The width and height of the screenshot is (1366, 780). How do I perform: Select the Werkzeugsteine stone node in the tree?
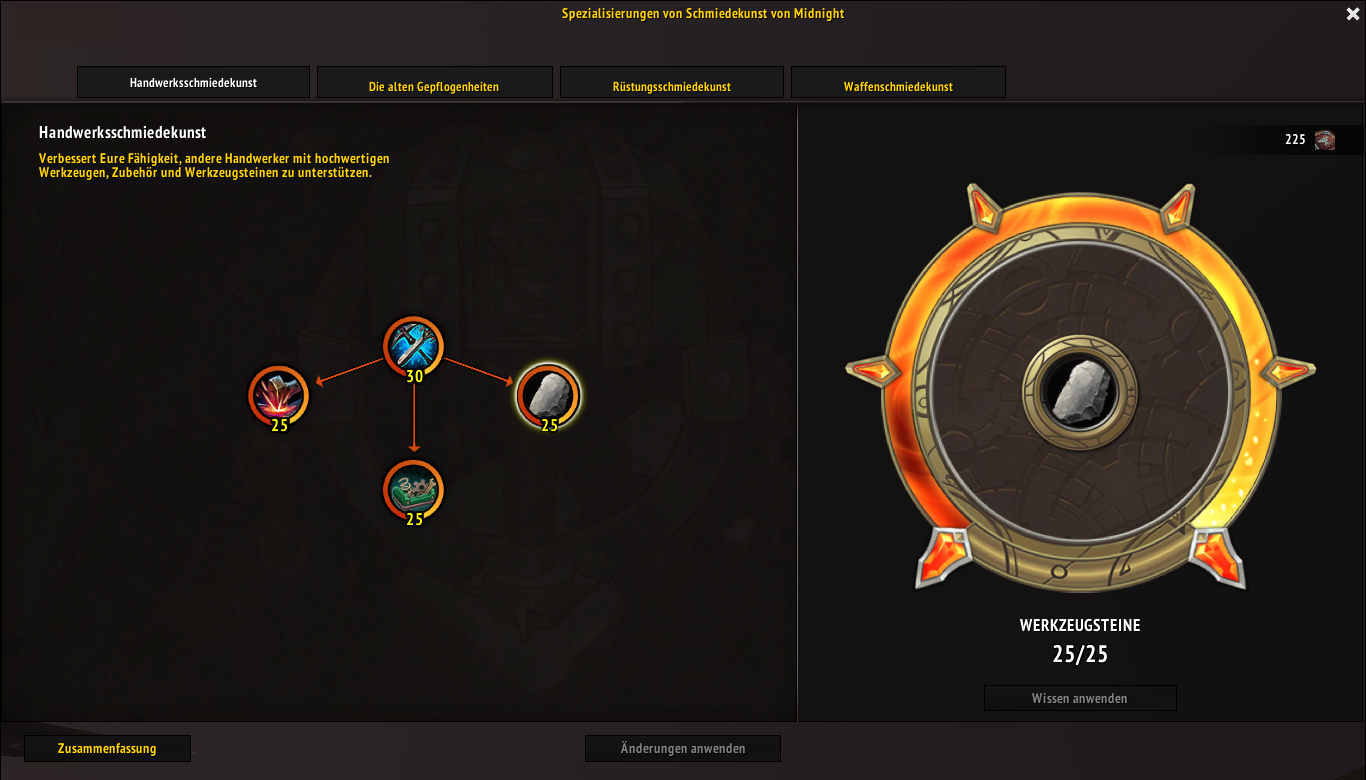click(548, 394)
